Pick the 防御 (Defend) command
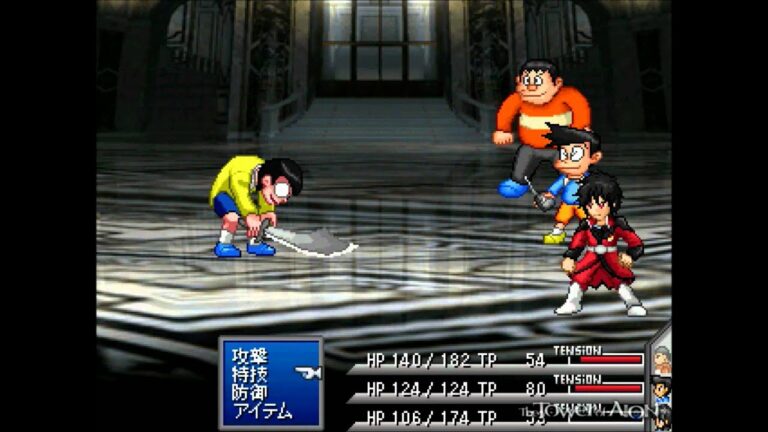 (250, 392)
